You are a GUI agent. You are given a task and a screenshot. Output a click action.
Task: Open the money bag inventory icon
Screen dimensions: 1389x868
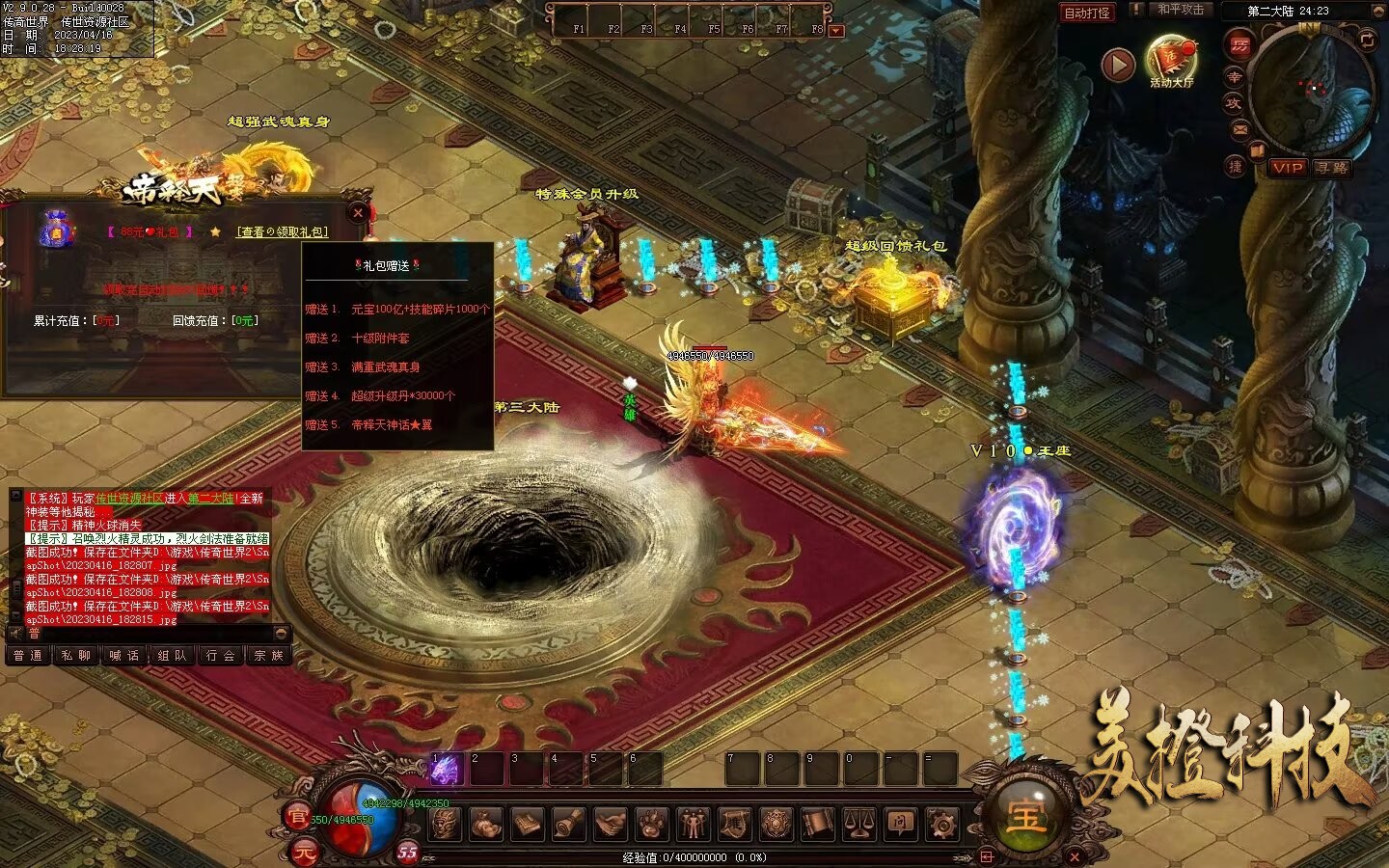[x=485, y=825]
